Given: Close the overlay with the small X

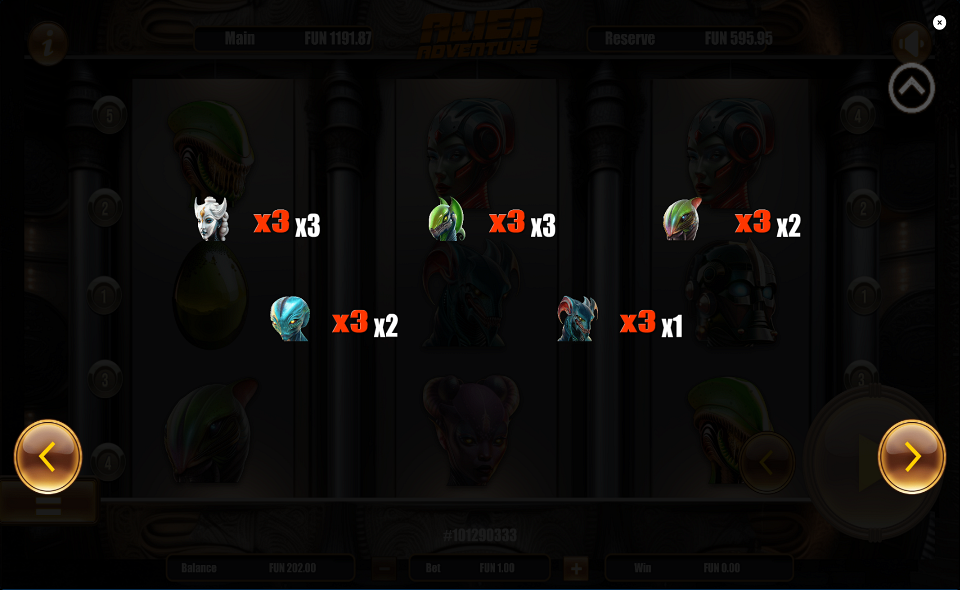Looking at the screenshot, I should tap(939, 23).
